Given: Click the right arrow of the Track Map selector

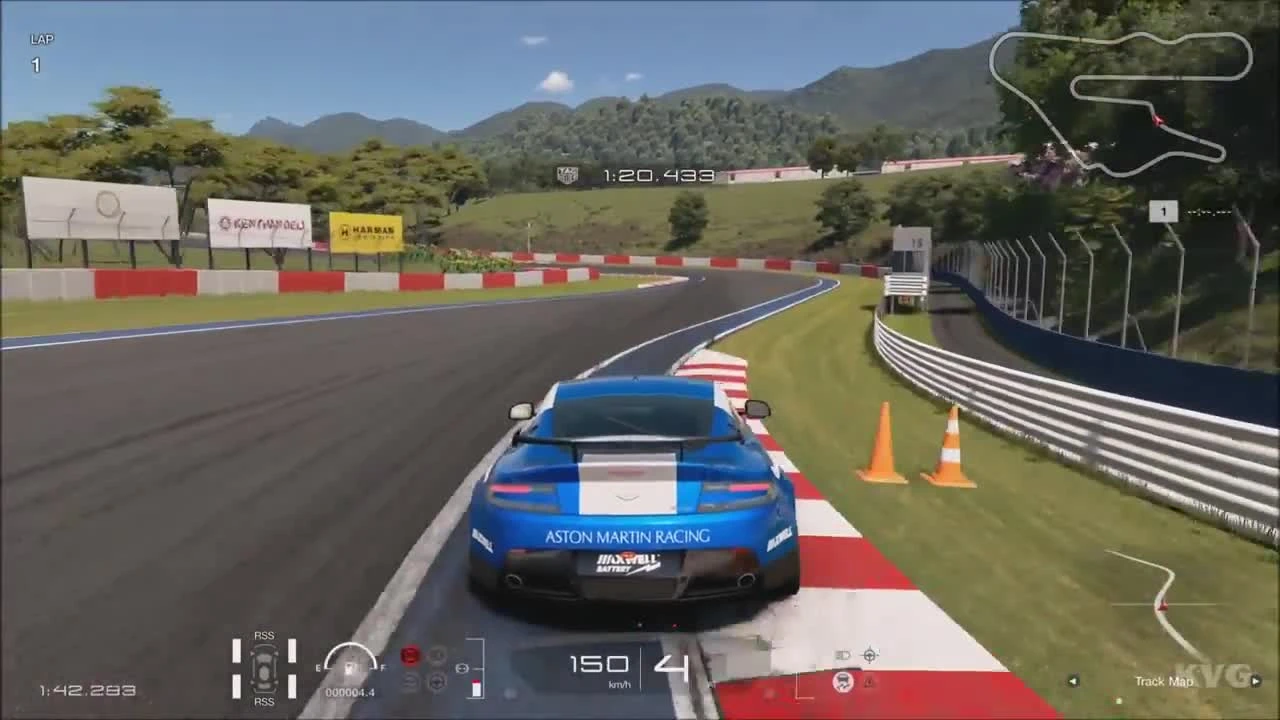Looking at the screenshot, I should click(x=1254, y=681).
